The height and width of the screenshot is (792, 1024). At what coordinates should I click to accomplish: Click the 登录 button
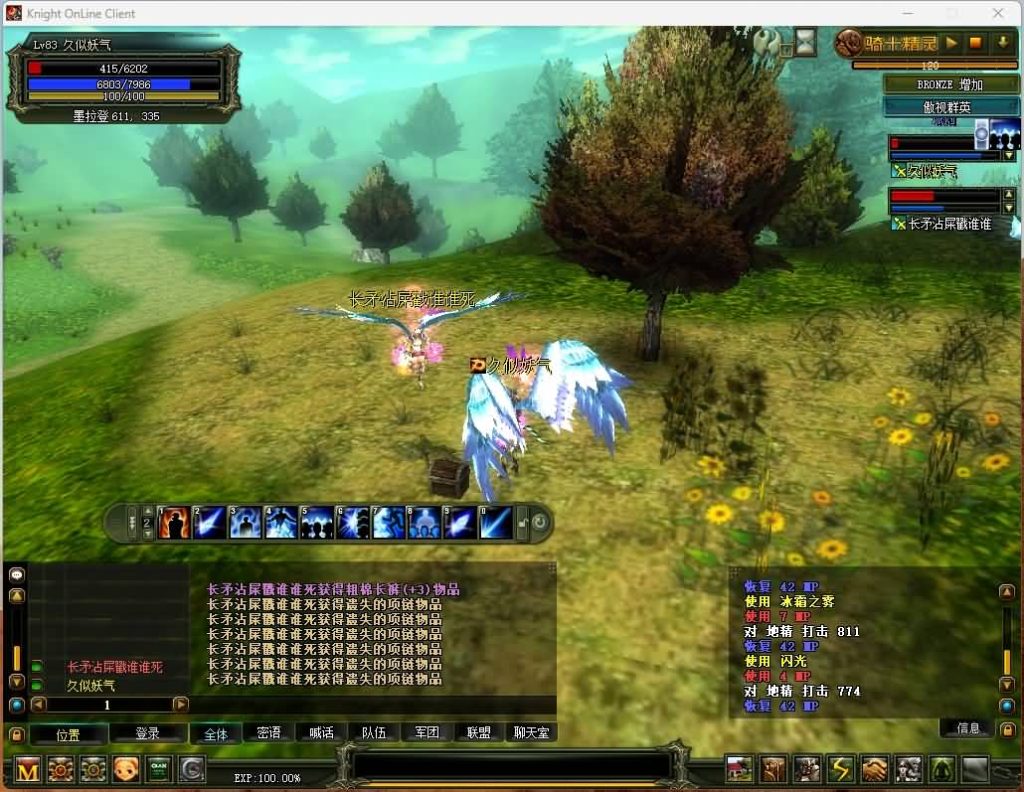pyautogui.click(x=147, y=733)
